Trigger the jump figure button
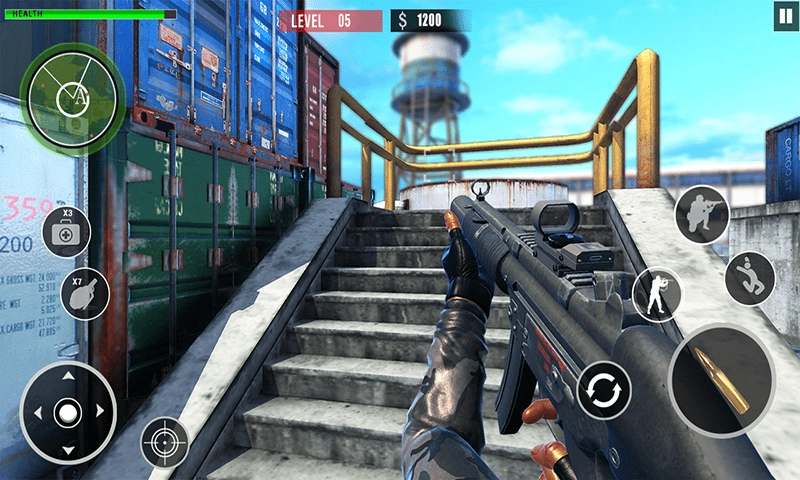 pyautogui.click(x=749, y=278)
